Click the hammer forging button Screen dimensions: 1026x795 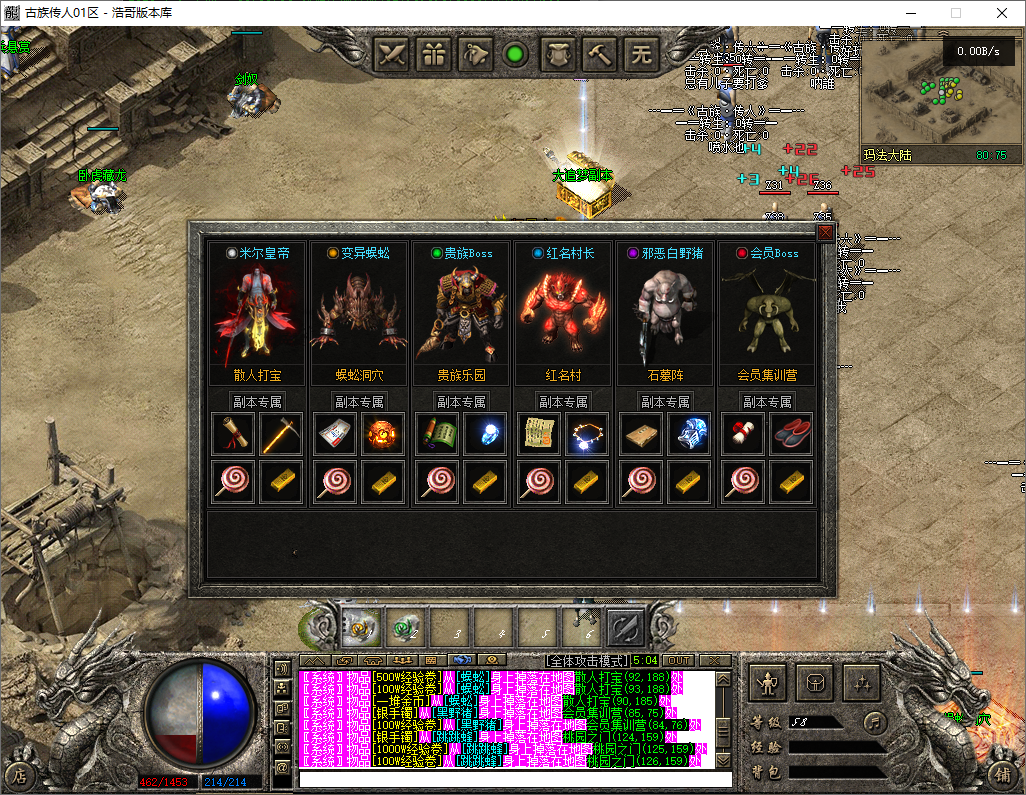pyautogui.click(x=600, y=54)
